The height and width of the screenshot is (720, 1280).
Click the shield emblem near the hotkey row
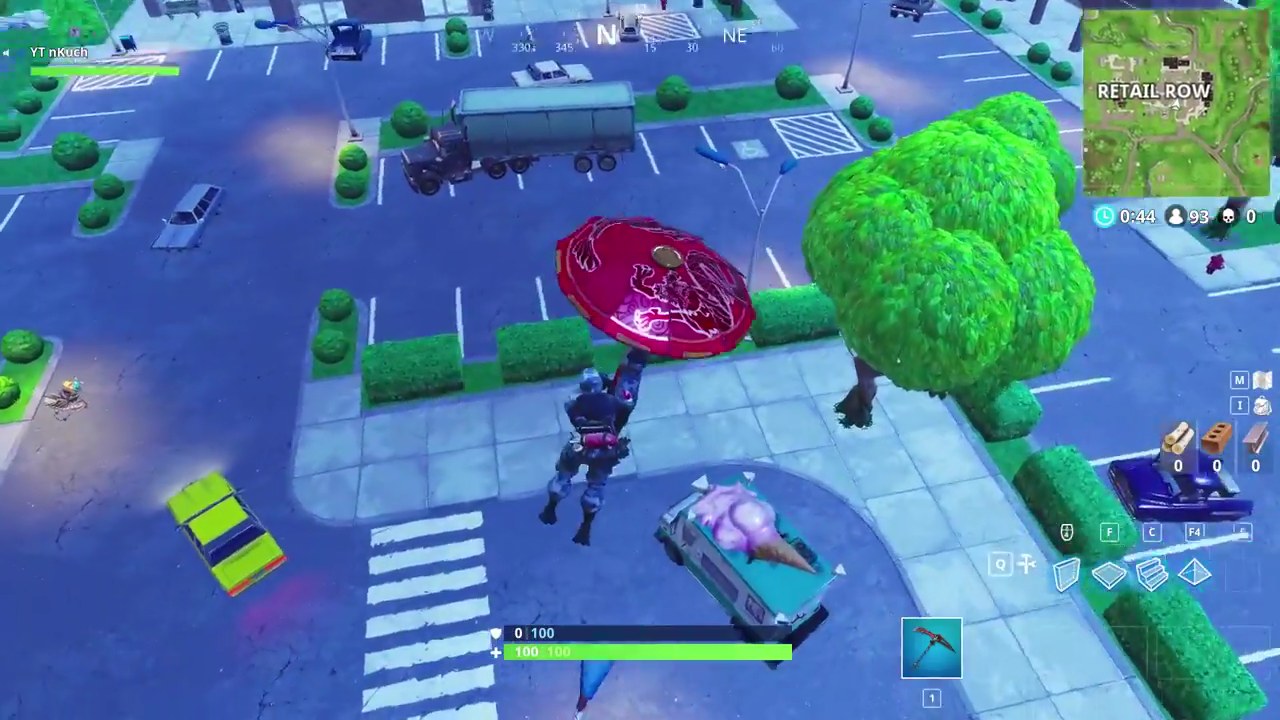pyautogui.click(x=1066, y=532)
